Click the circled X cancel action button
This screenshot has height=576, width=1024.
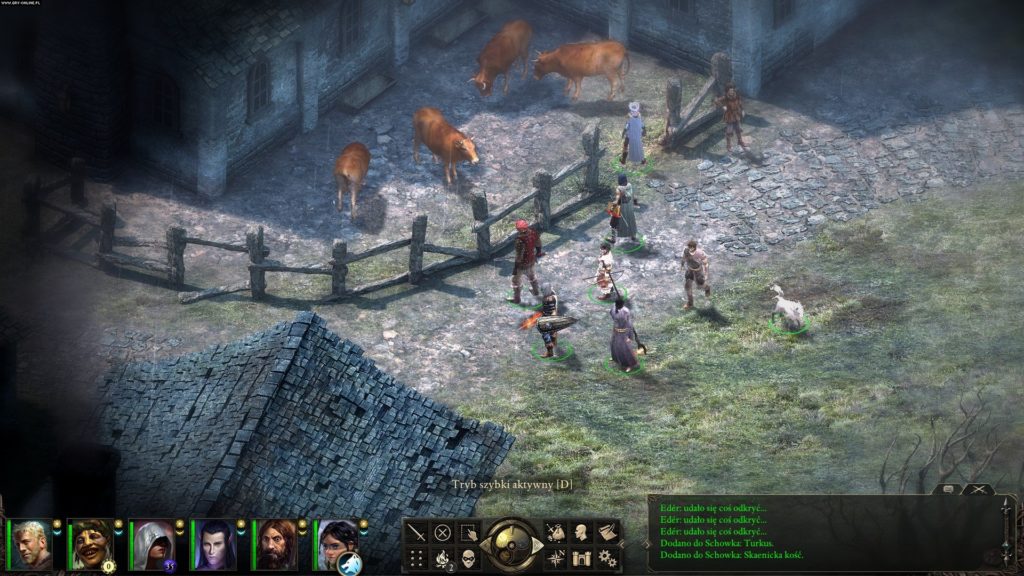pos(442,533)
